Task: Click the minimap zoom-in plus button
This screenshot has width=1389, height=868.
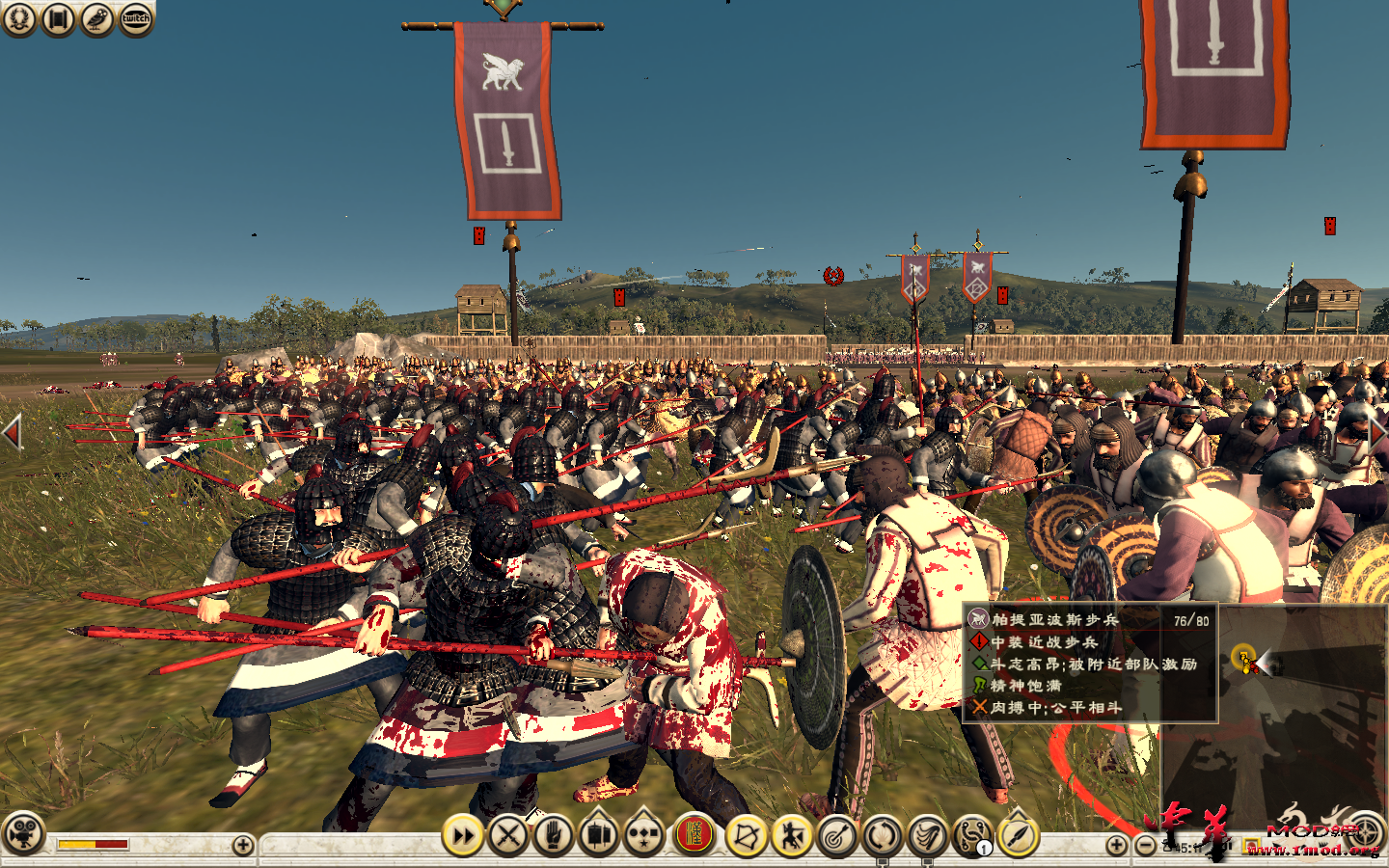Action: (1117, 843)
